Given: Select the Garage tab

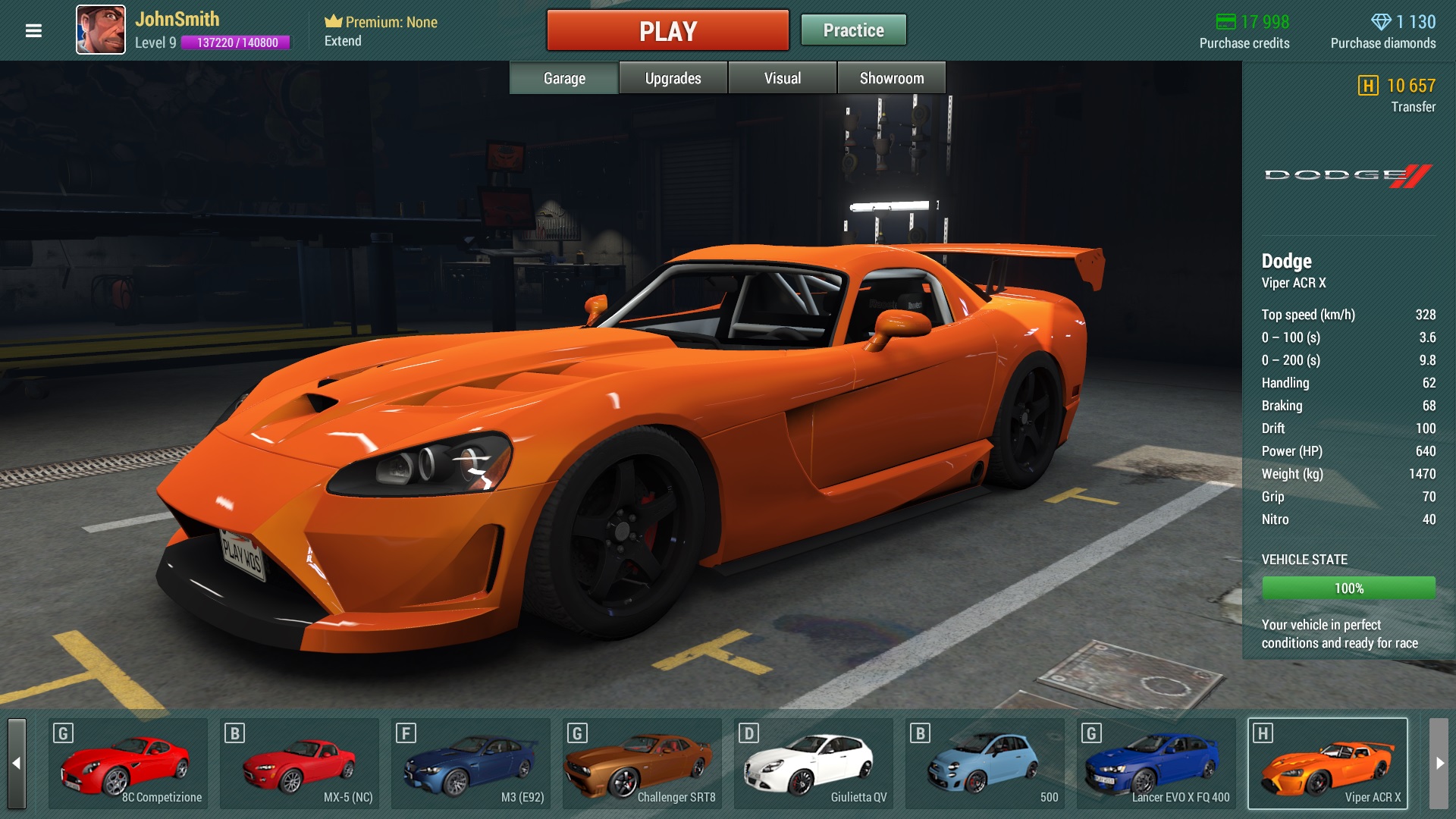Looking at the screenshot, I should pyautogui.click(x=563, y=77).
